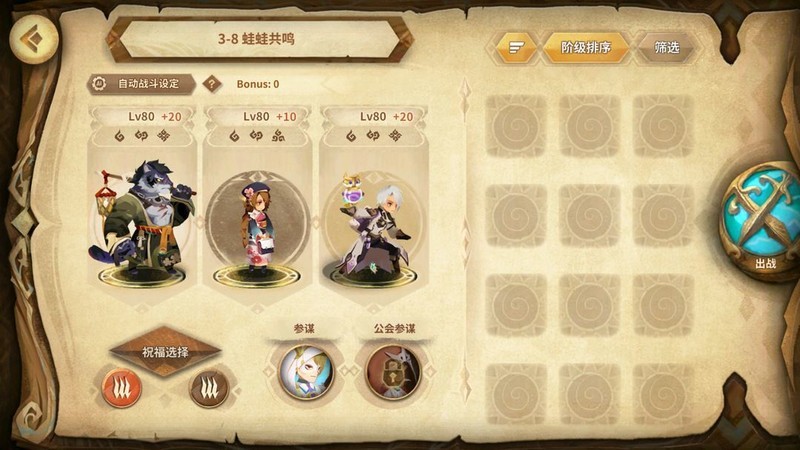Pick the 参谋 advisor portrait
Viewport: 800px width, 450px height.
tap(304, 371)
